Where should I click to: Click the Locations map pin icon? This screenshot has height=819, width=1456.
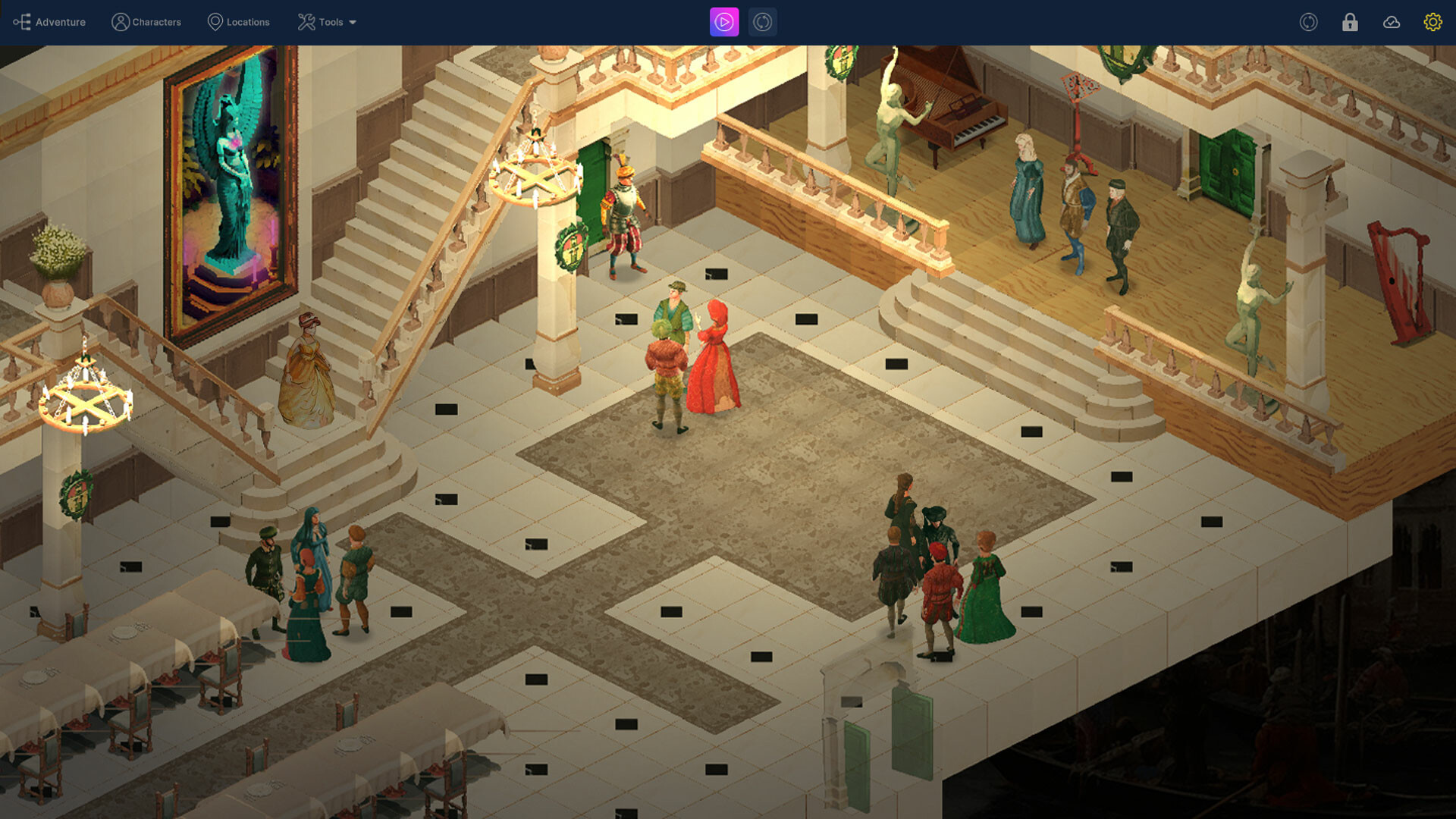pyautogui.click(x=215, y=22)
